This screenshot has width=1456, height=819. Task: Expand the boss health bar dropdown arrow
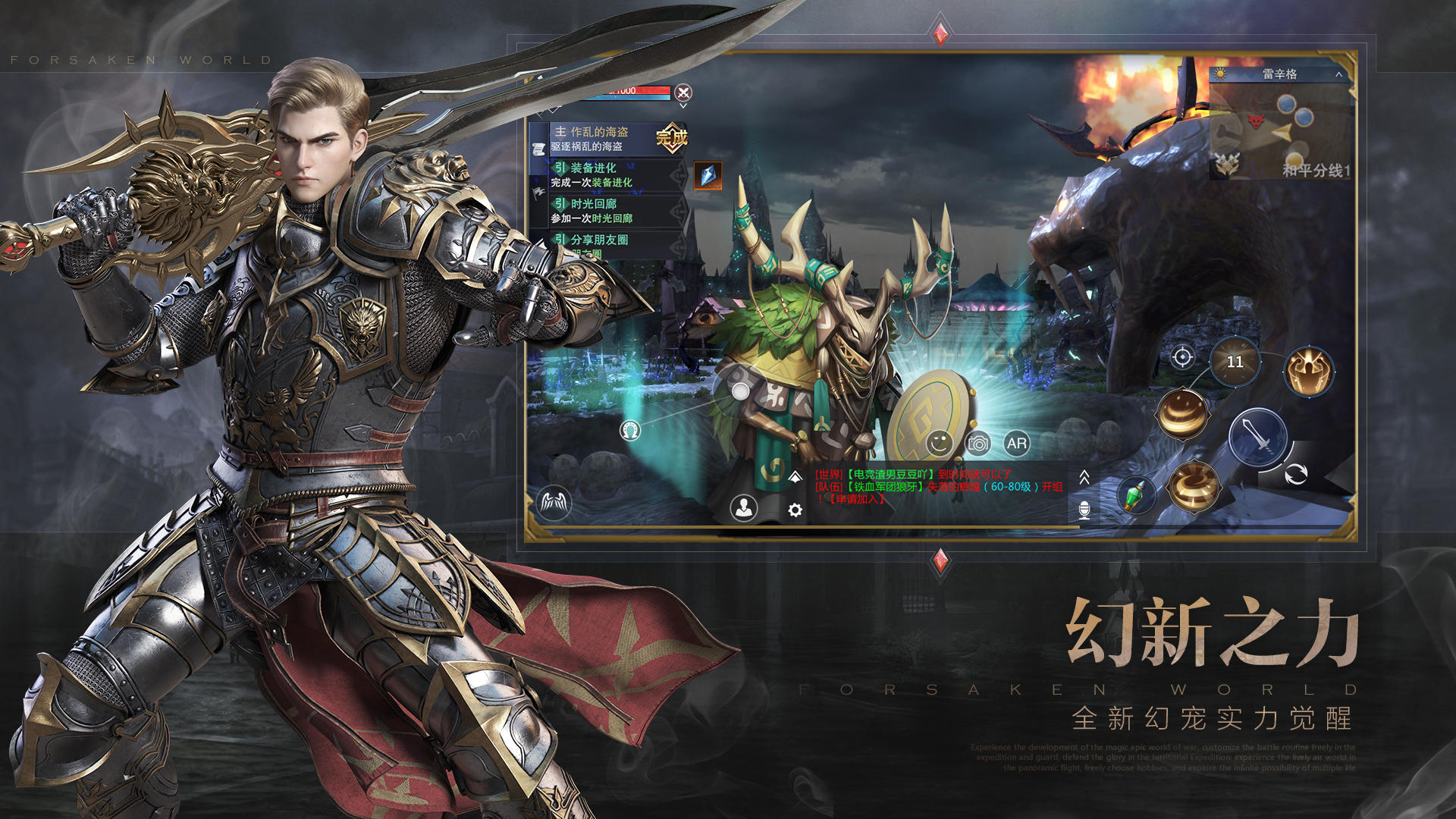coord(683,106)
